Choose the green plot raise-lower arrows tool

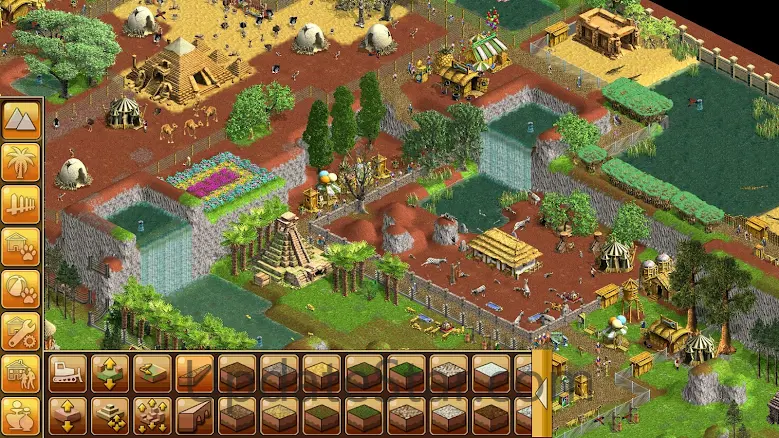pos(109,373)
